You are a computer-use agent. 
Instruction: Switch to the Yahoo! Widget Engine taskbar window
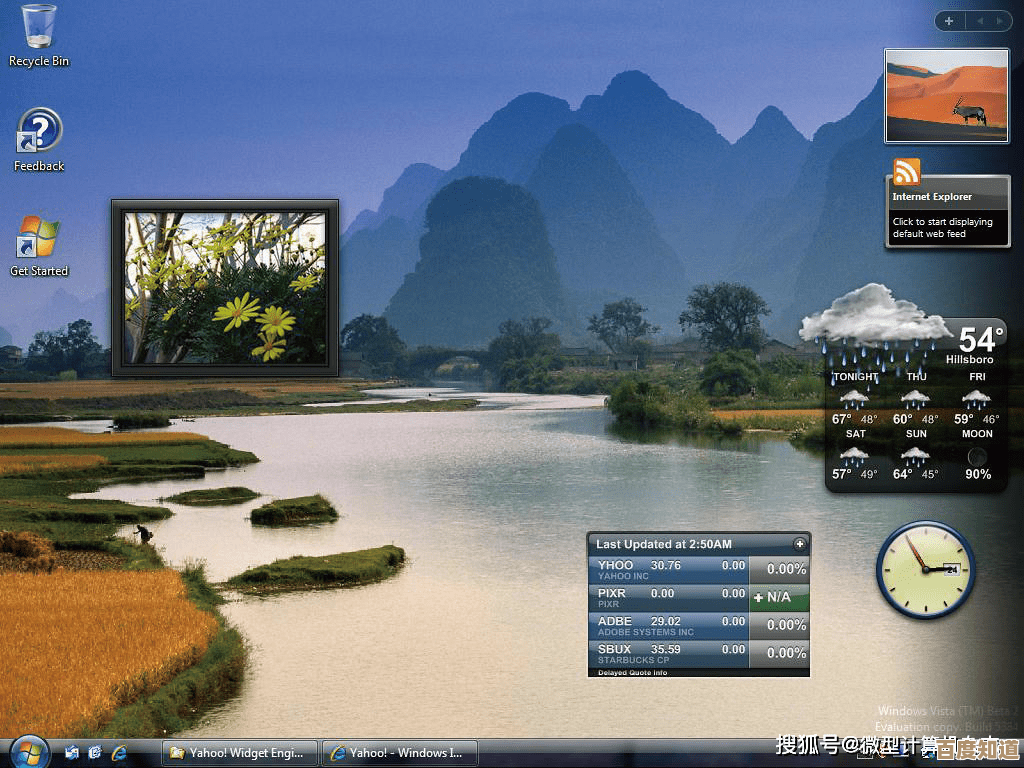coord(239,753)
